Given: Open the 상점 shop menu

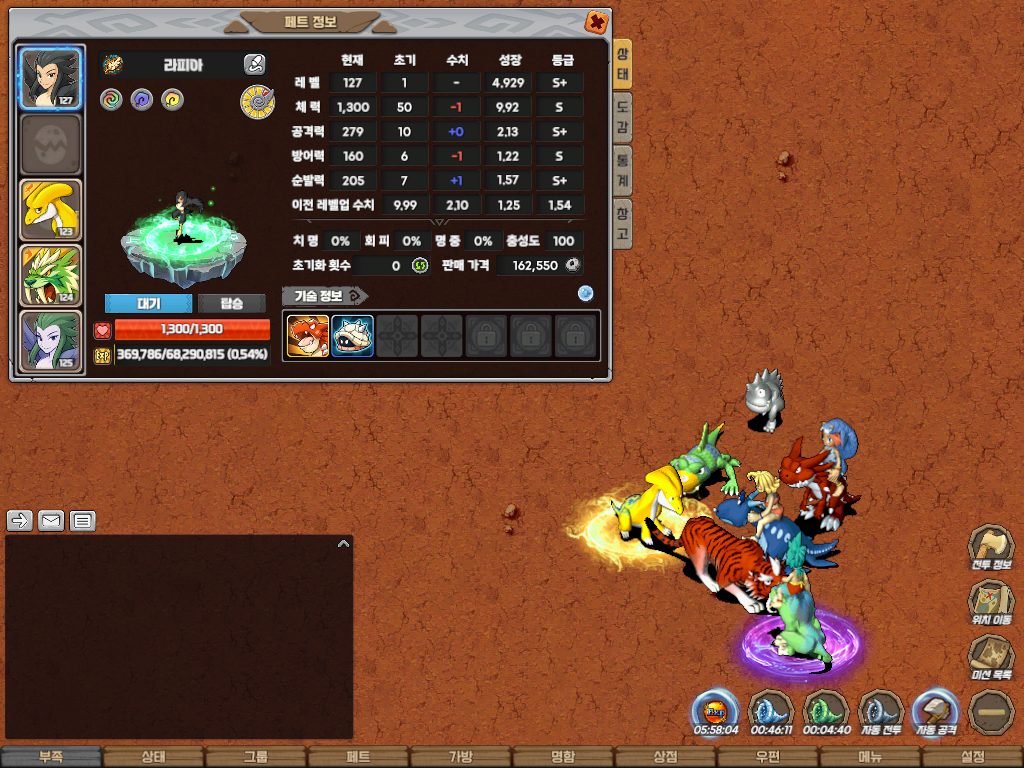Looking at the screenshot, I should tap(665, 757).
